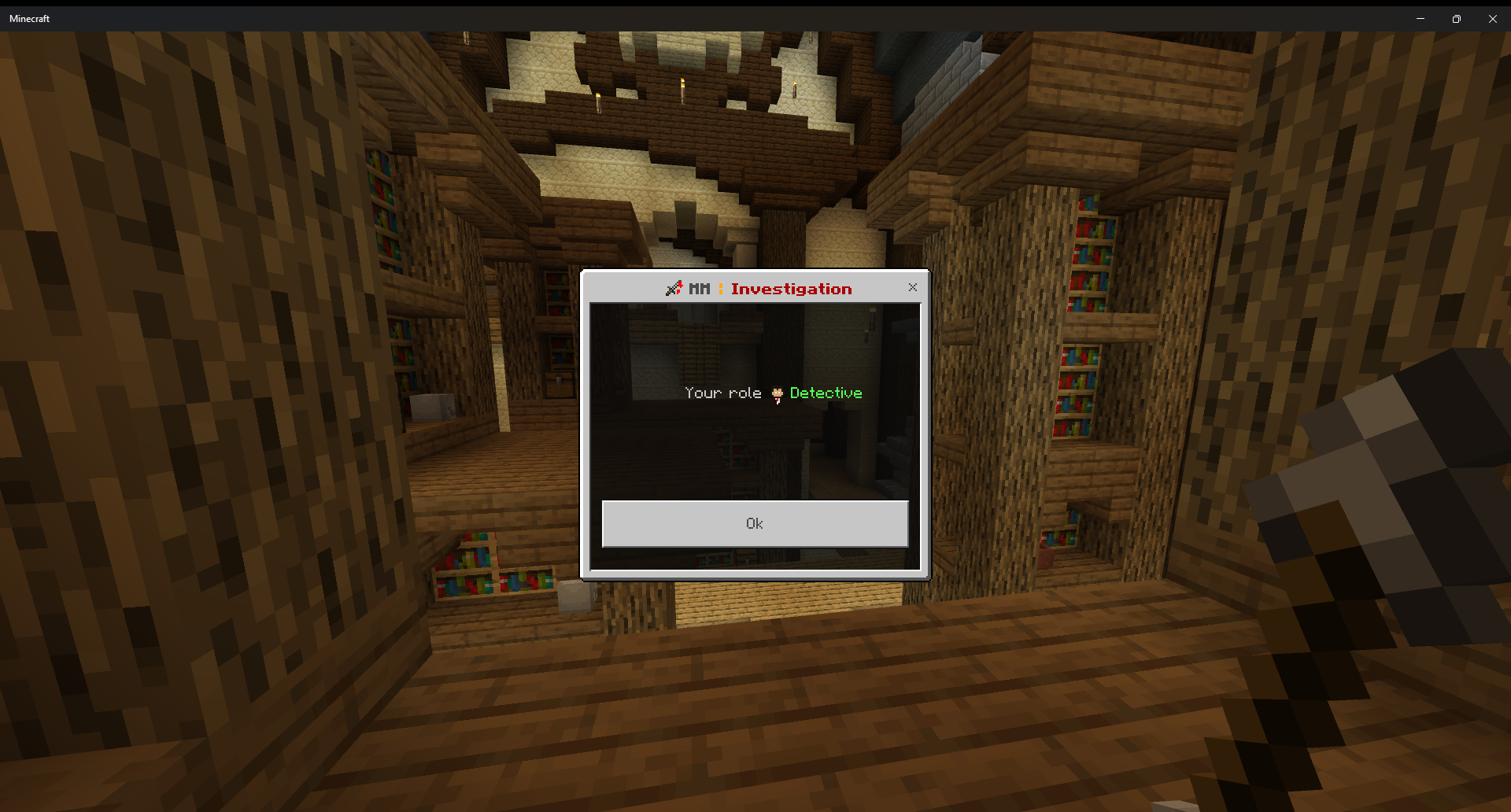
Task: Minimize the Minecraft window
Action: click(1420, 18)
